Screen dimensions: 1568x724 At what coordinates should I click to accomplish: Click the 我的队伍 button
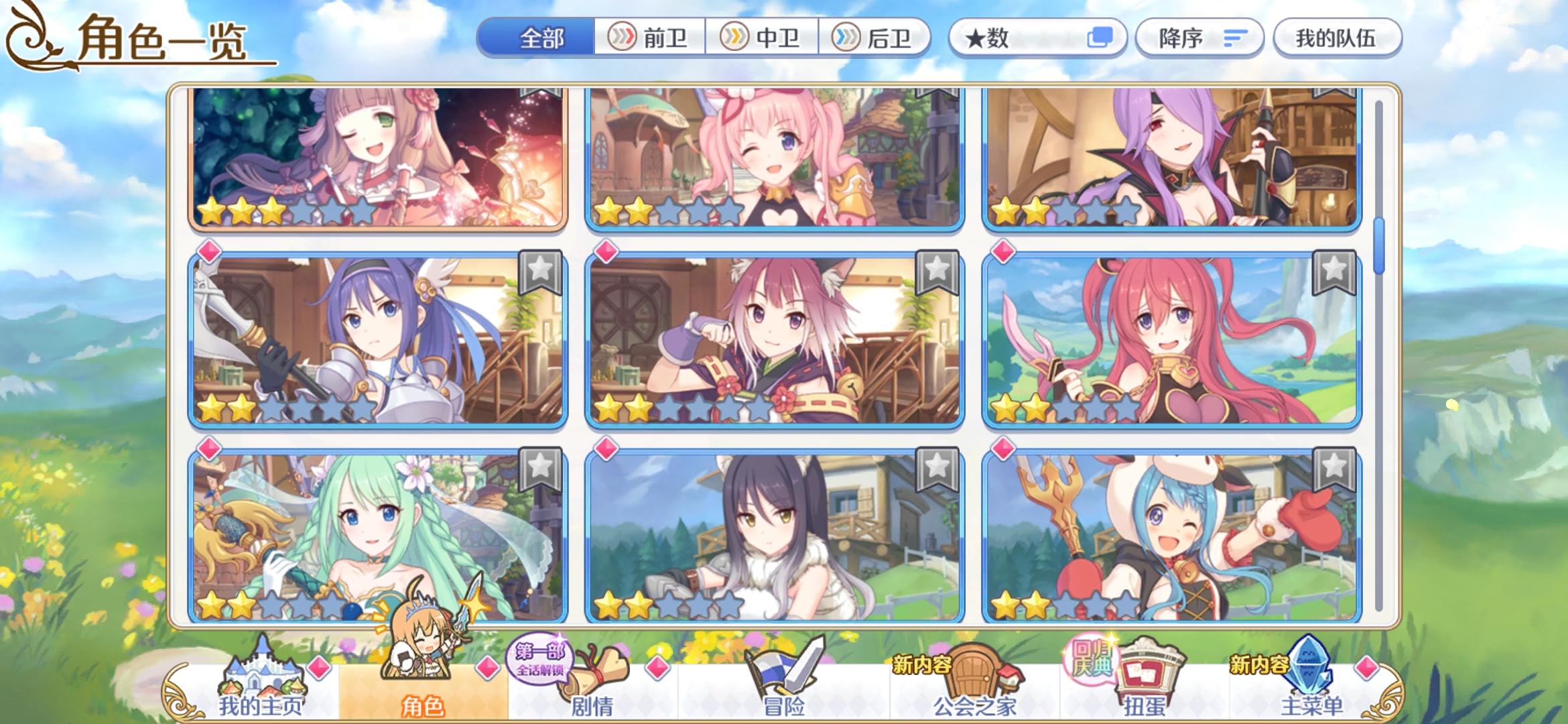click(x=1336, y=38)
